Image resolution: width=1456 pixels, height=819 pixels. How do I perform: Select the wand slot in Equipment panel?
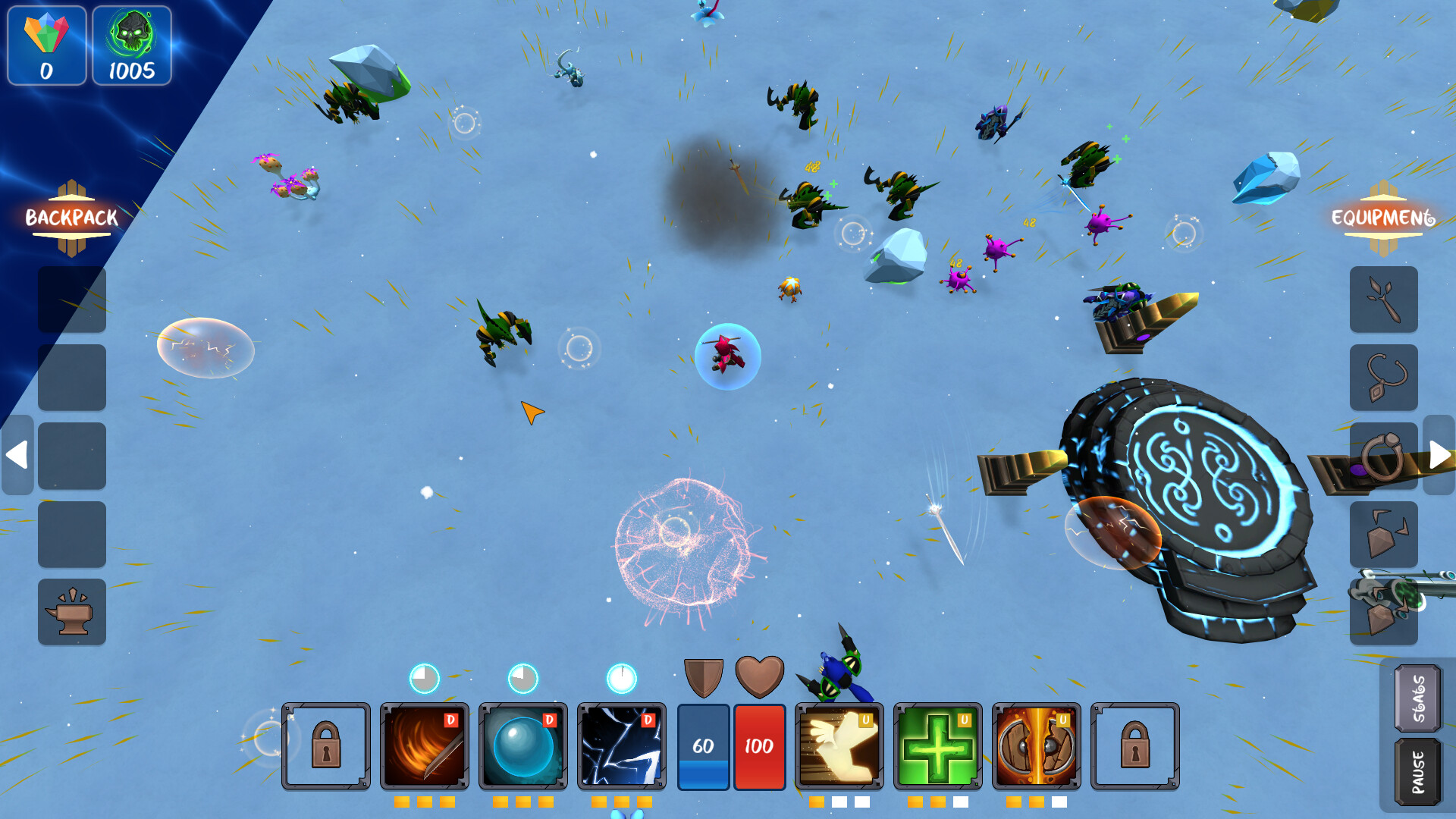(x=1384, y=300)
